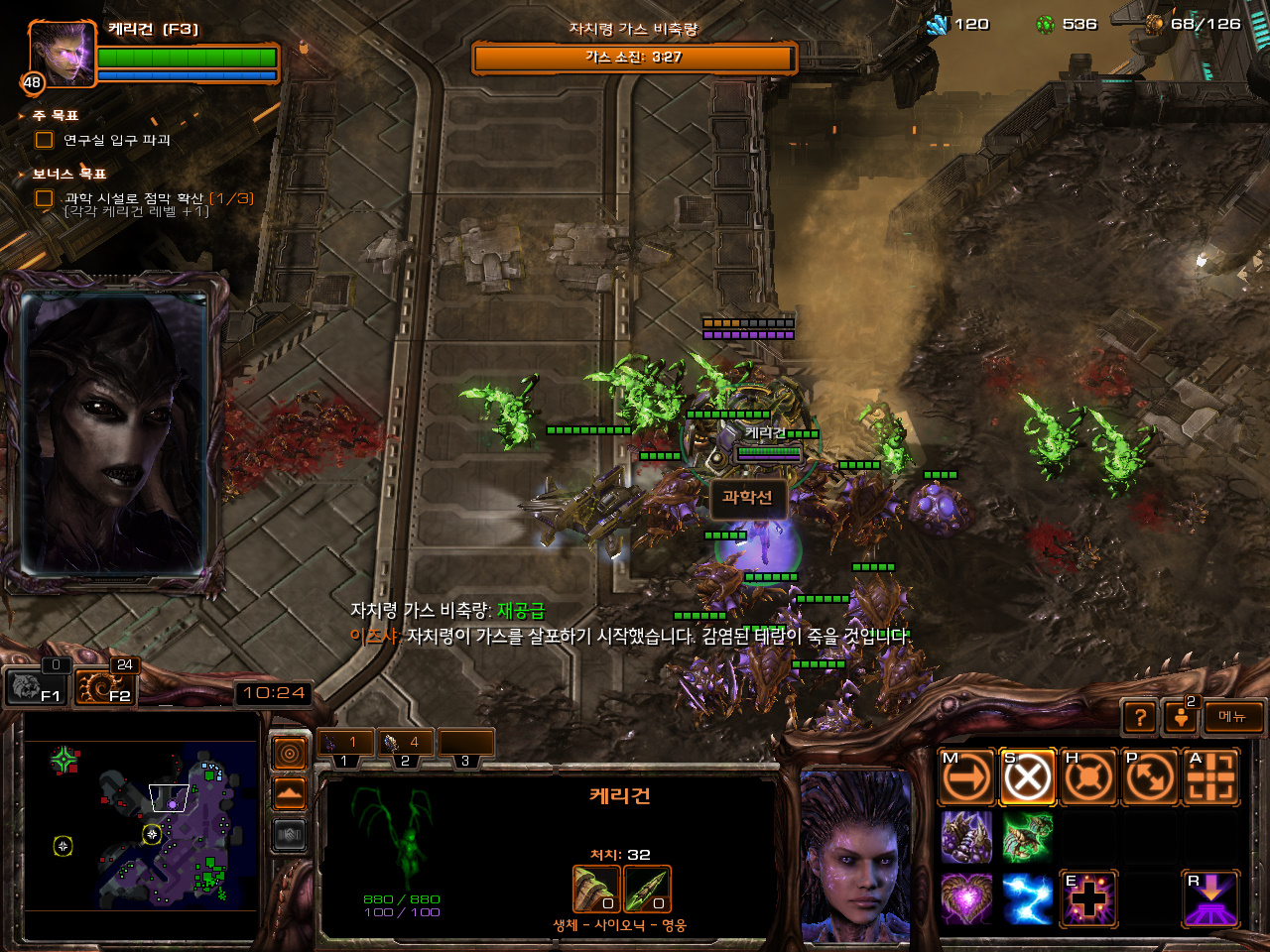
Task: Trigger the purple downward-arrow ability
Action: click(x=1210, y=898)
